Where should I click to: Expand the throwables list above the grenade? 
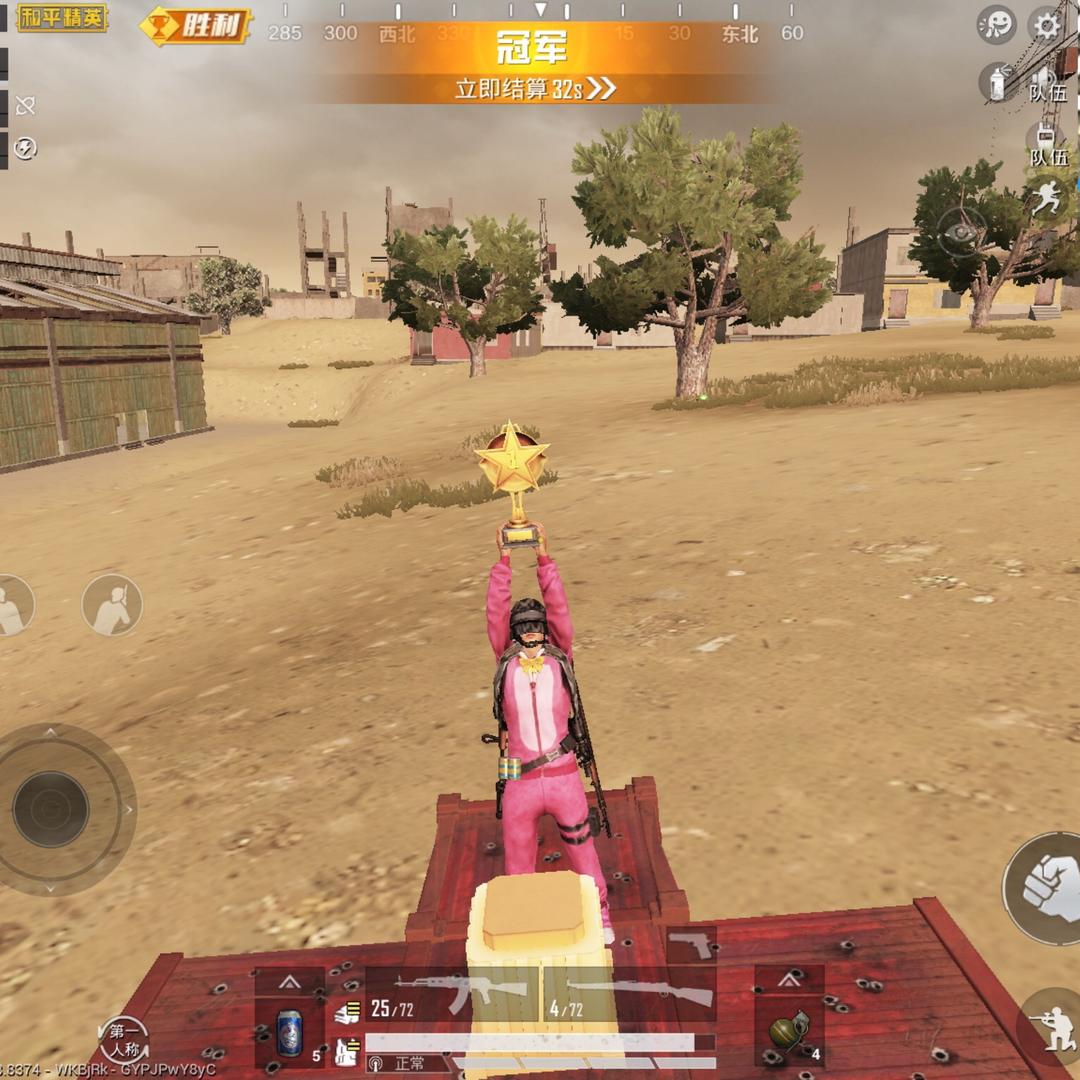tap(789, 981)
